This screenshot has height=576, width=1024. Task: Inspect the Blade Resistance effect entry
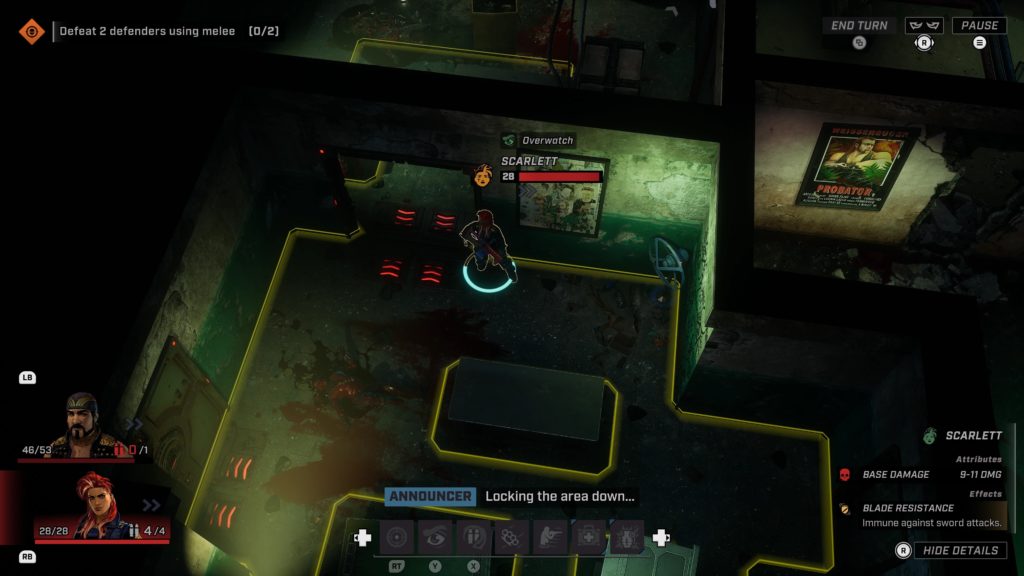(x=908, y=508)
